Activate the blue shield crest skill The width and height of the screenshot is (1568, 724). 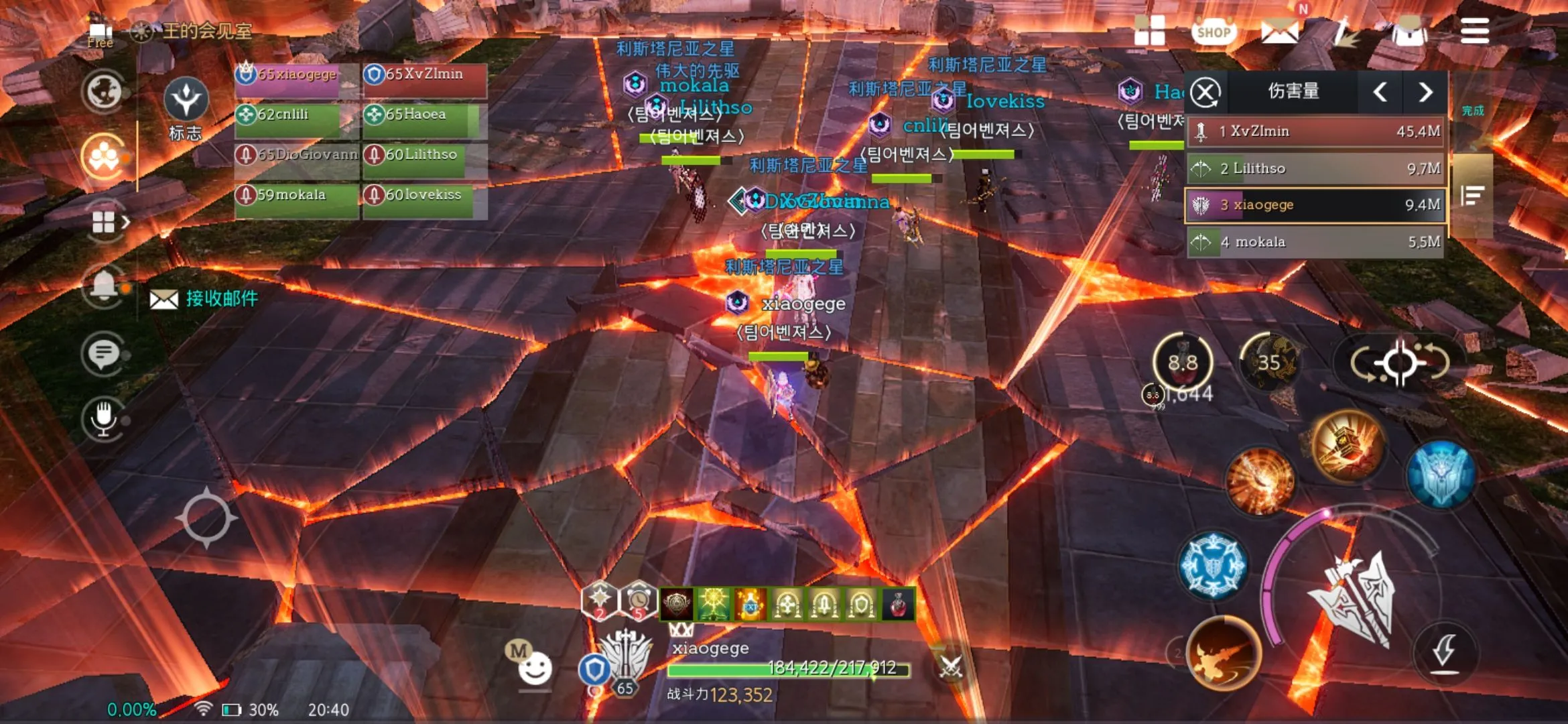[x=1441, y=475]
